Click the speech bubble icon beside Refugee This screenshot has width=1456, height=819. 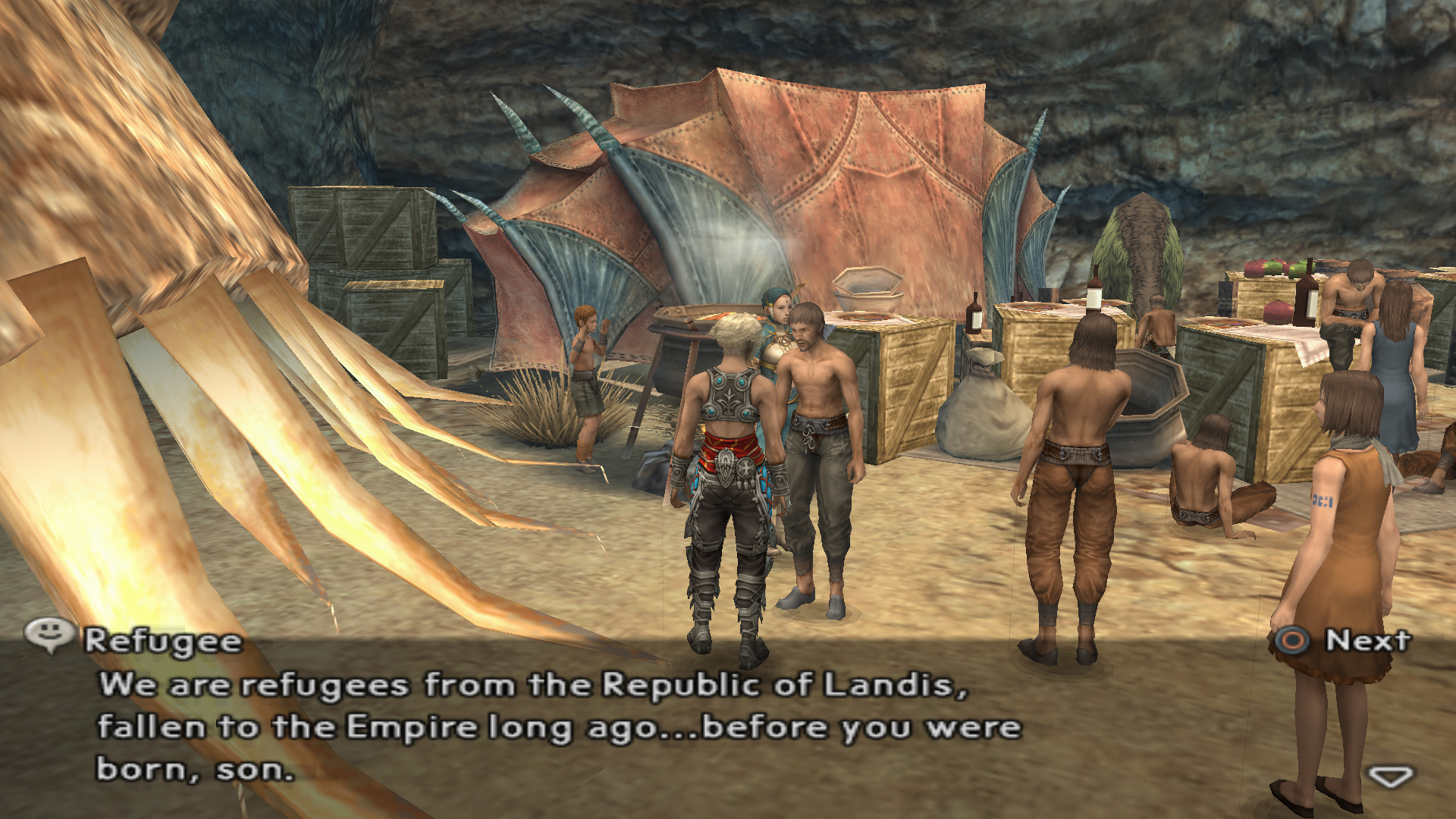click(49, 634)
